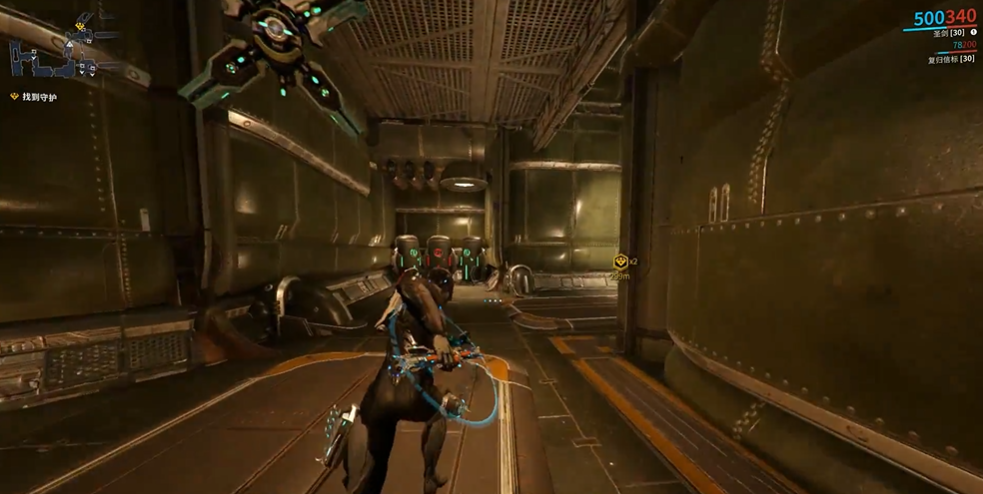The image size is (983, 494).
Task: Click the 复归信标 [30] label
Action: point(950,59)
